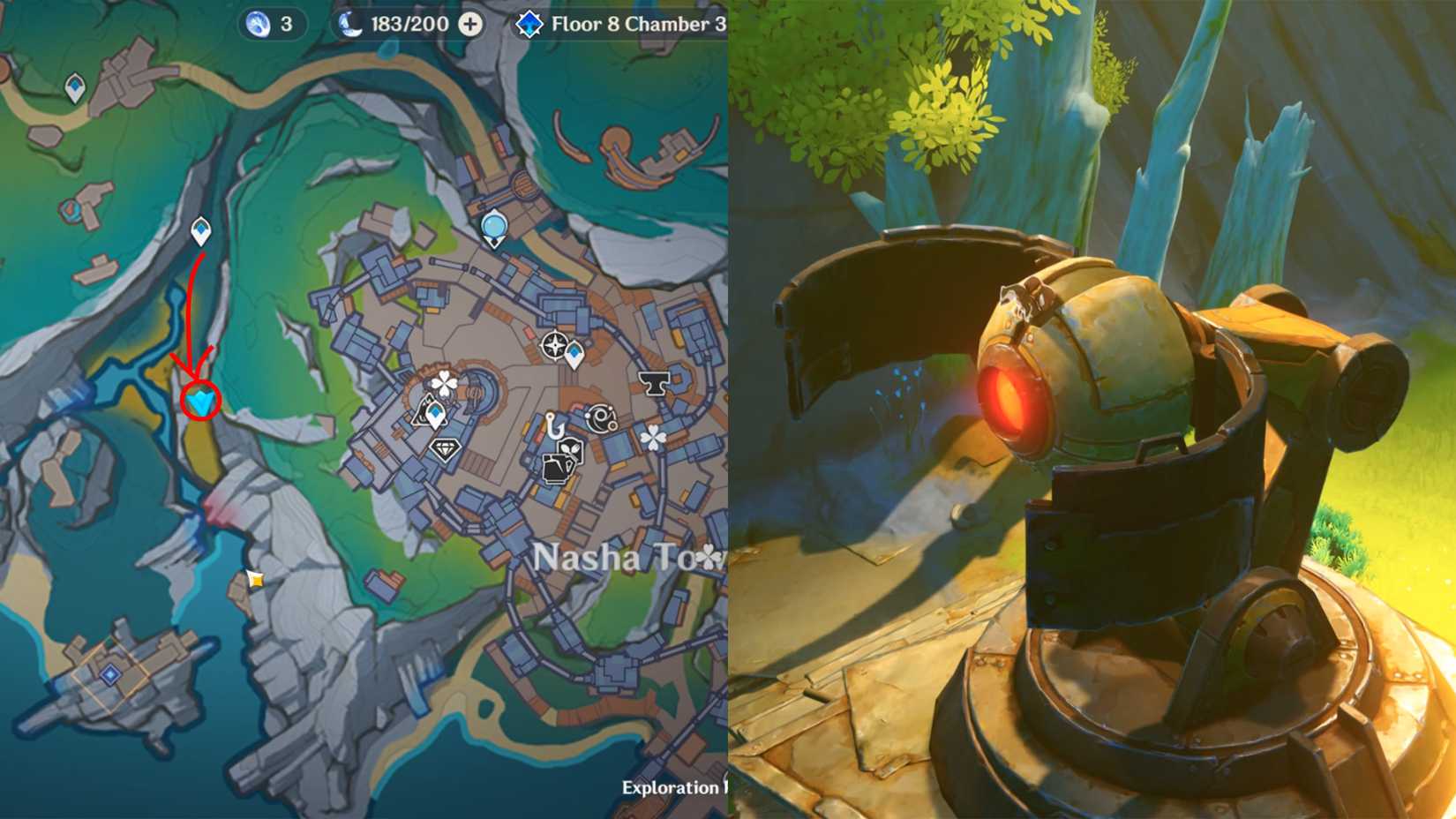Click the souvenir shop diamond icon
Screen dimensions: 1456x819
446,448
